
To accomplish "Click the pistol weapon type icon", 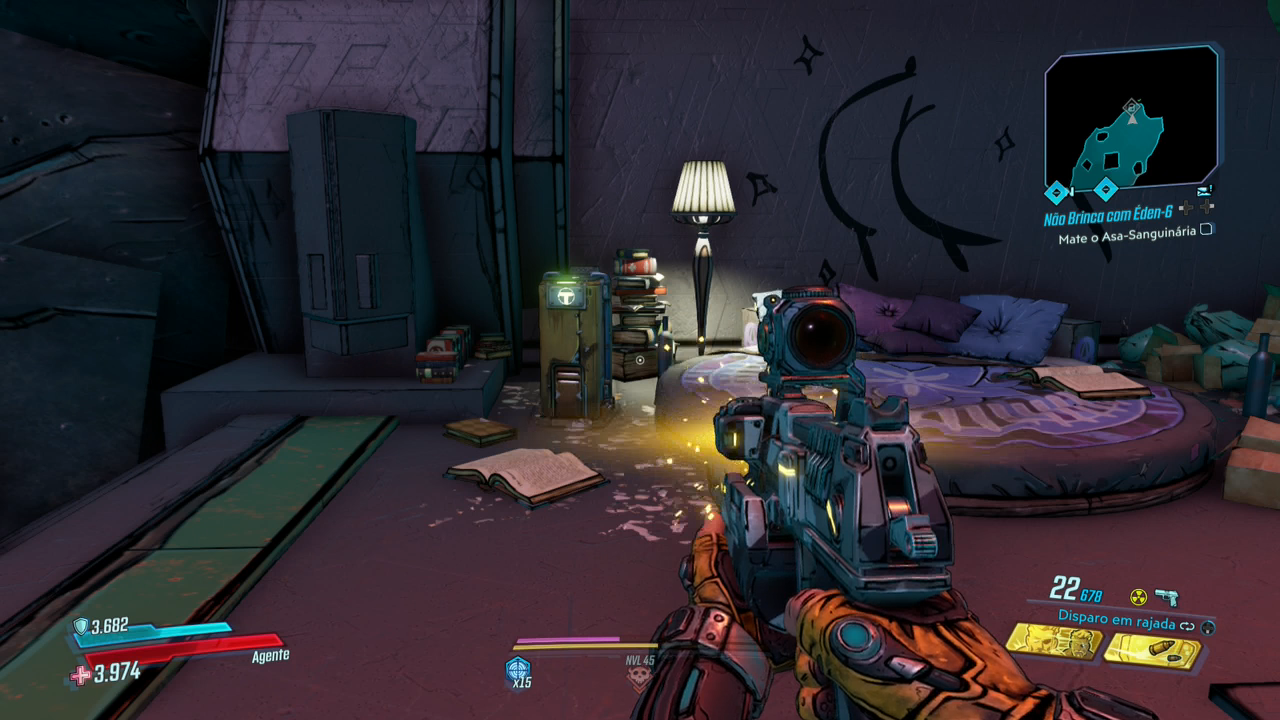I will pyautogui.click(x=1166, y=597).
